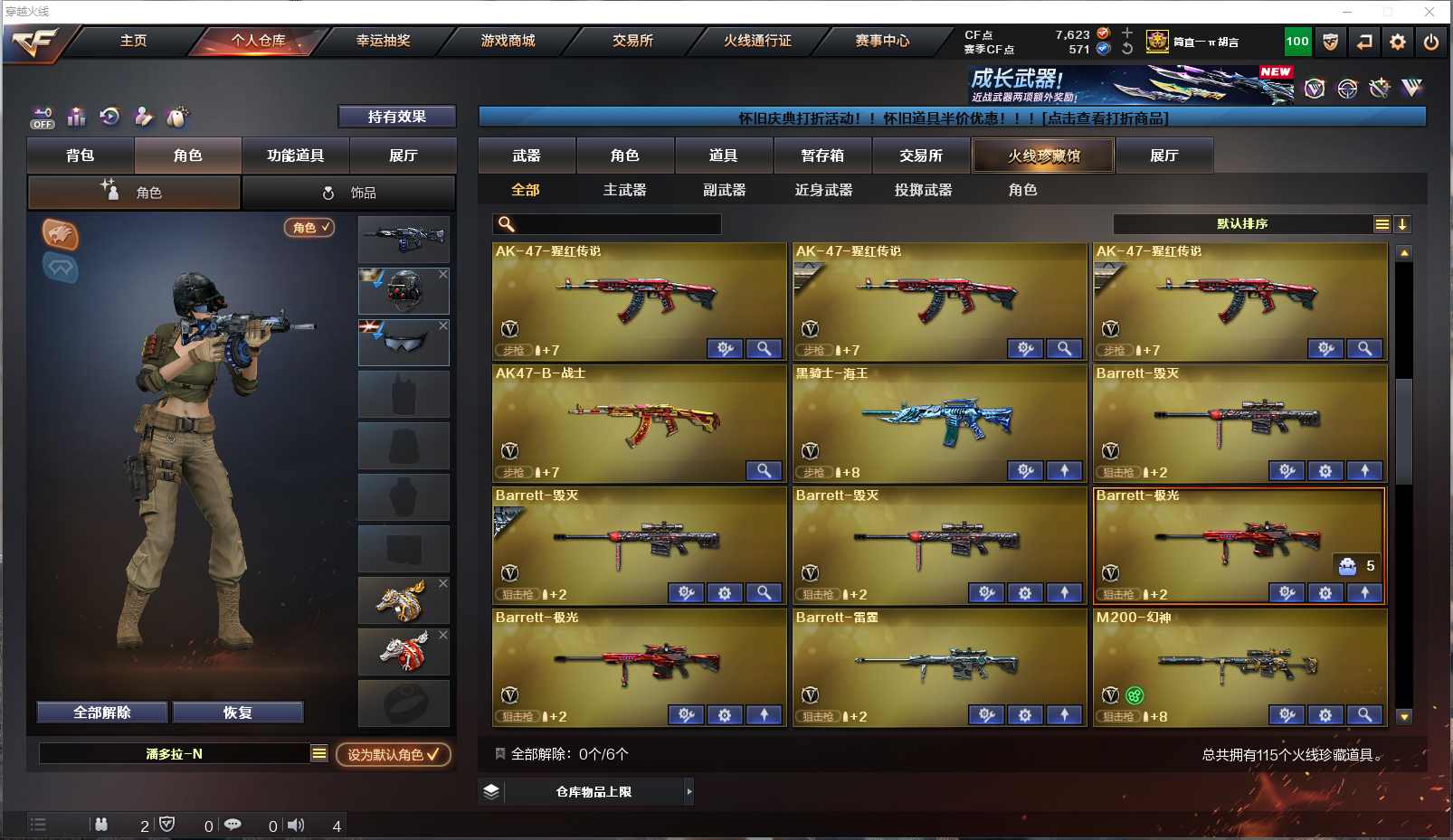Viewport: 1453px width, 840px height.
Task: Go to the 幸运抽奖 lucky draw page
Action: [383, 41]
